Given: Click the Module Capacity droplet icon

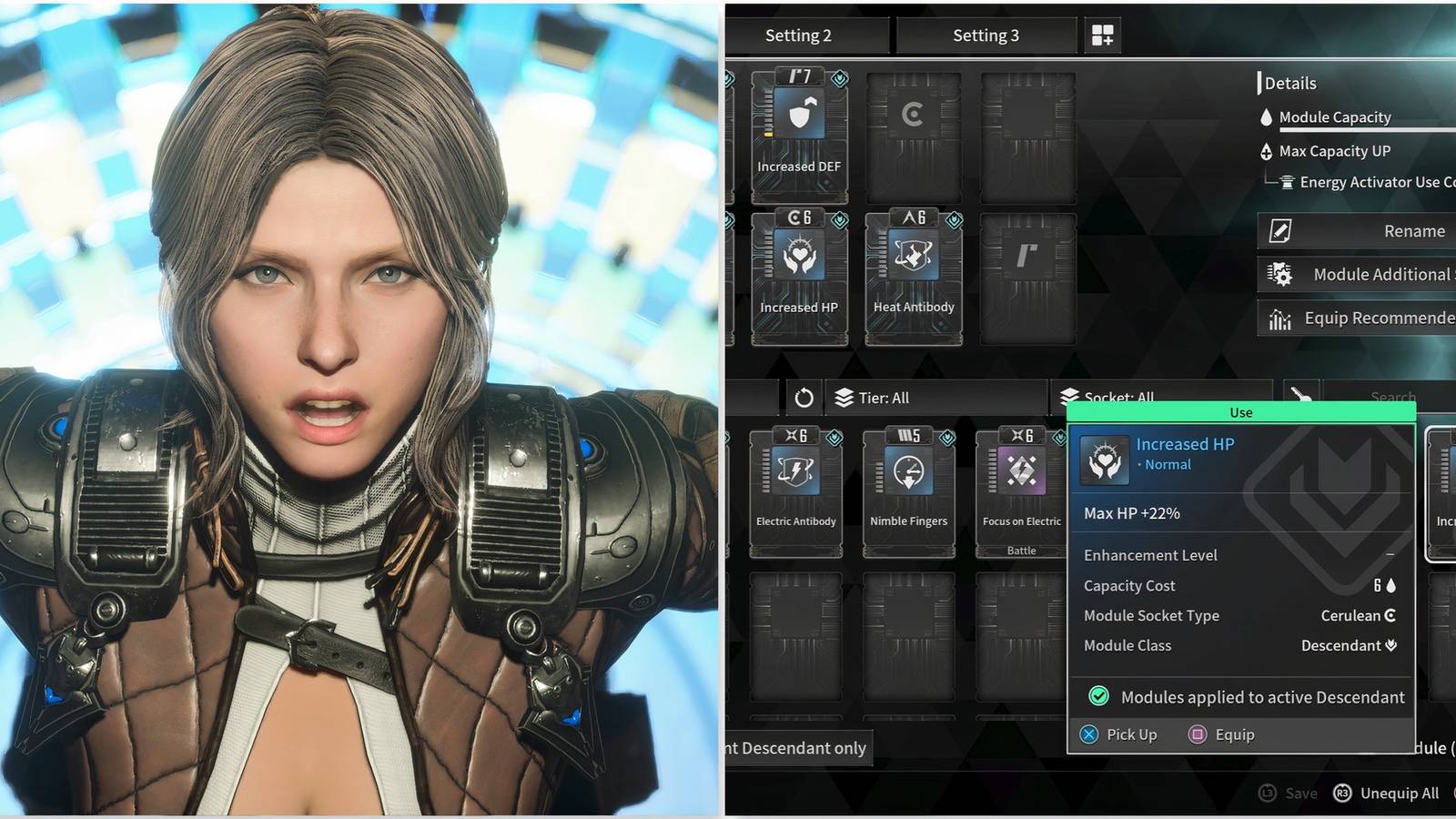Looking at the screenshot, I should (x=1269, y=116).
